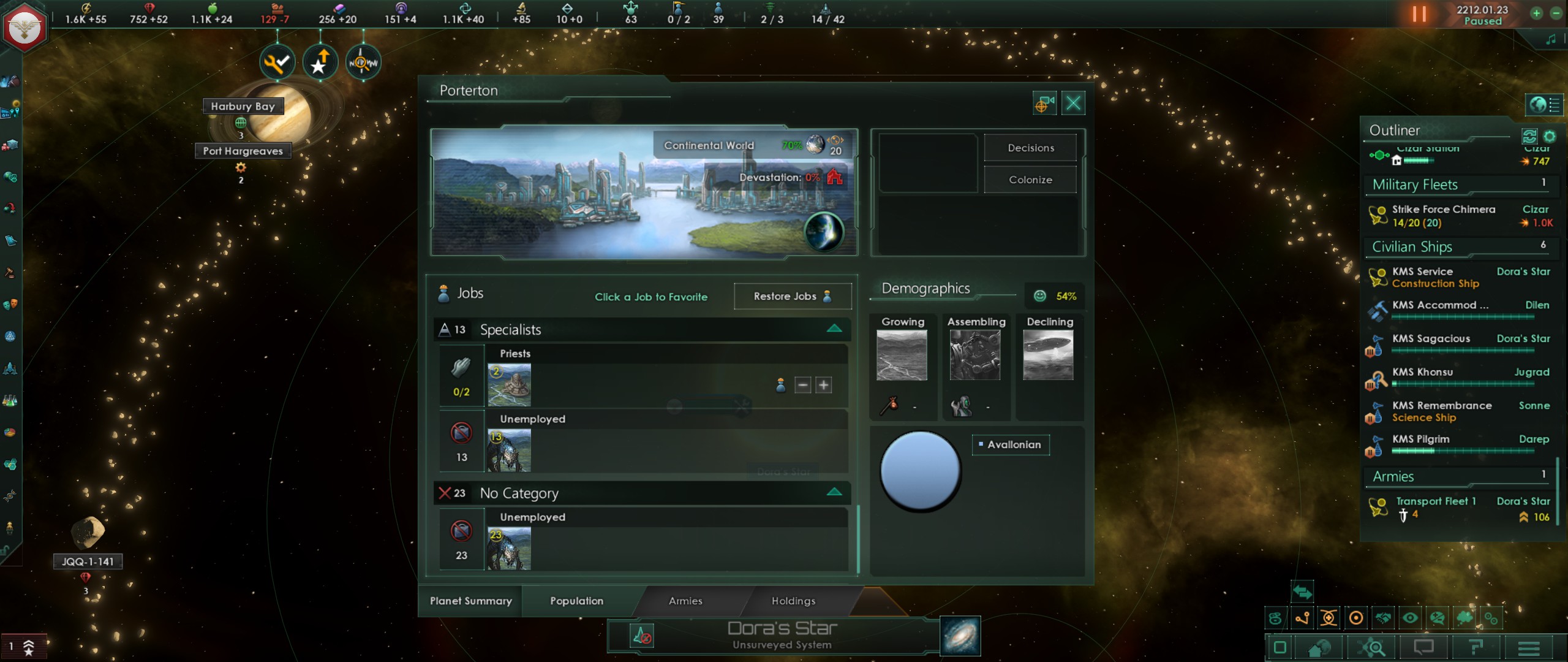Viewport: 1568px width, 662px height.
Task: Collapse the Specialists jobs section
Action: tap(834, 329)
